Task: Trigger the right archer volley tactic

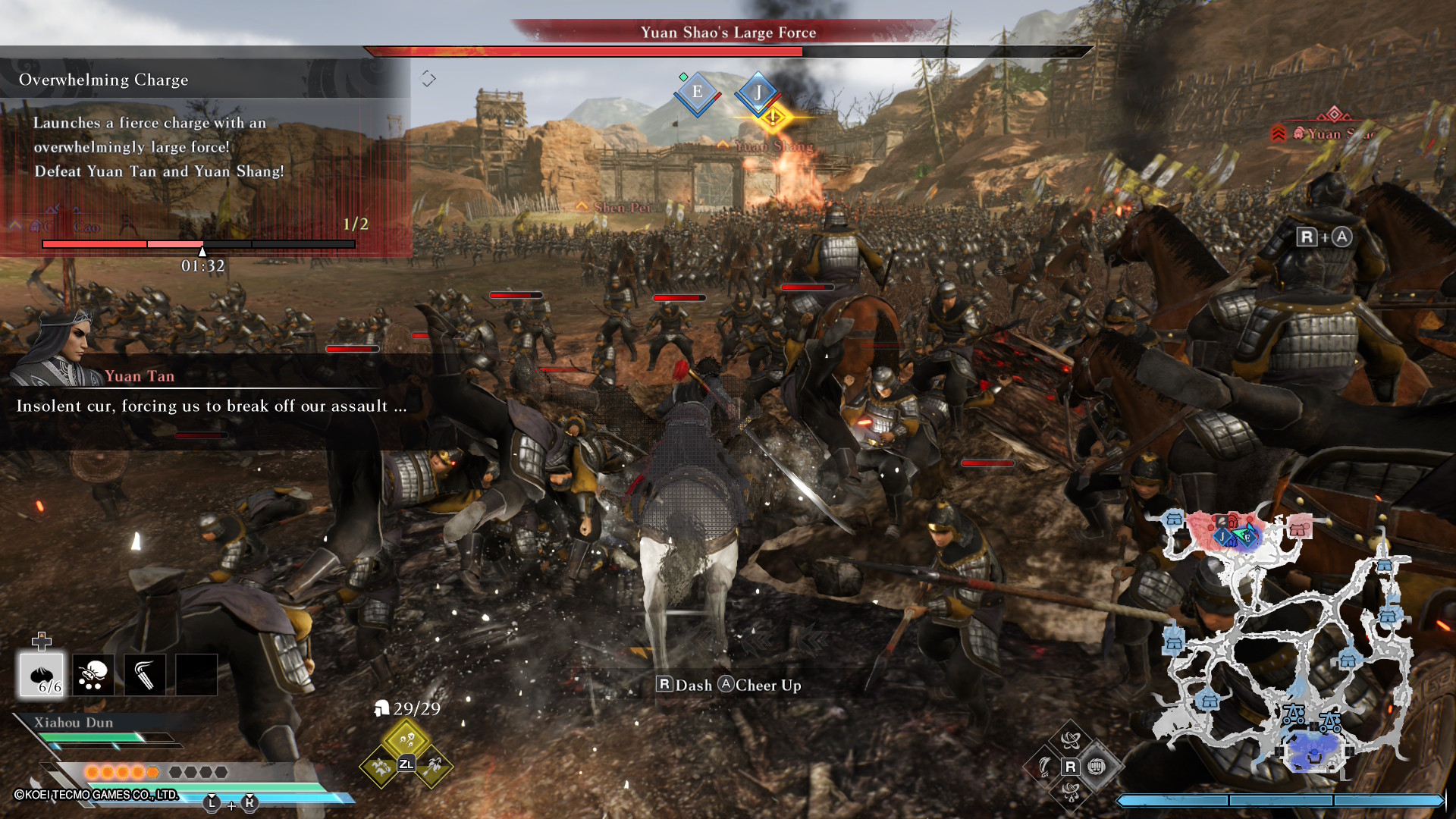Action: point(433,767)
